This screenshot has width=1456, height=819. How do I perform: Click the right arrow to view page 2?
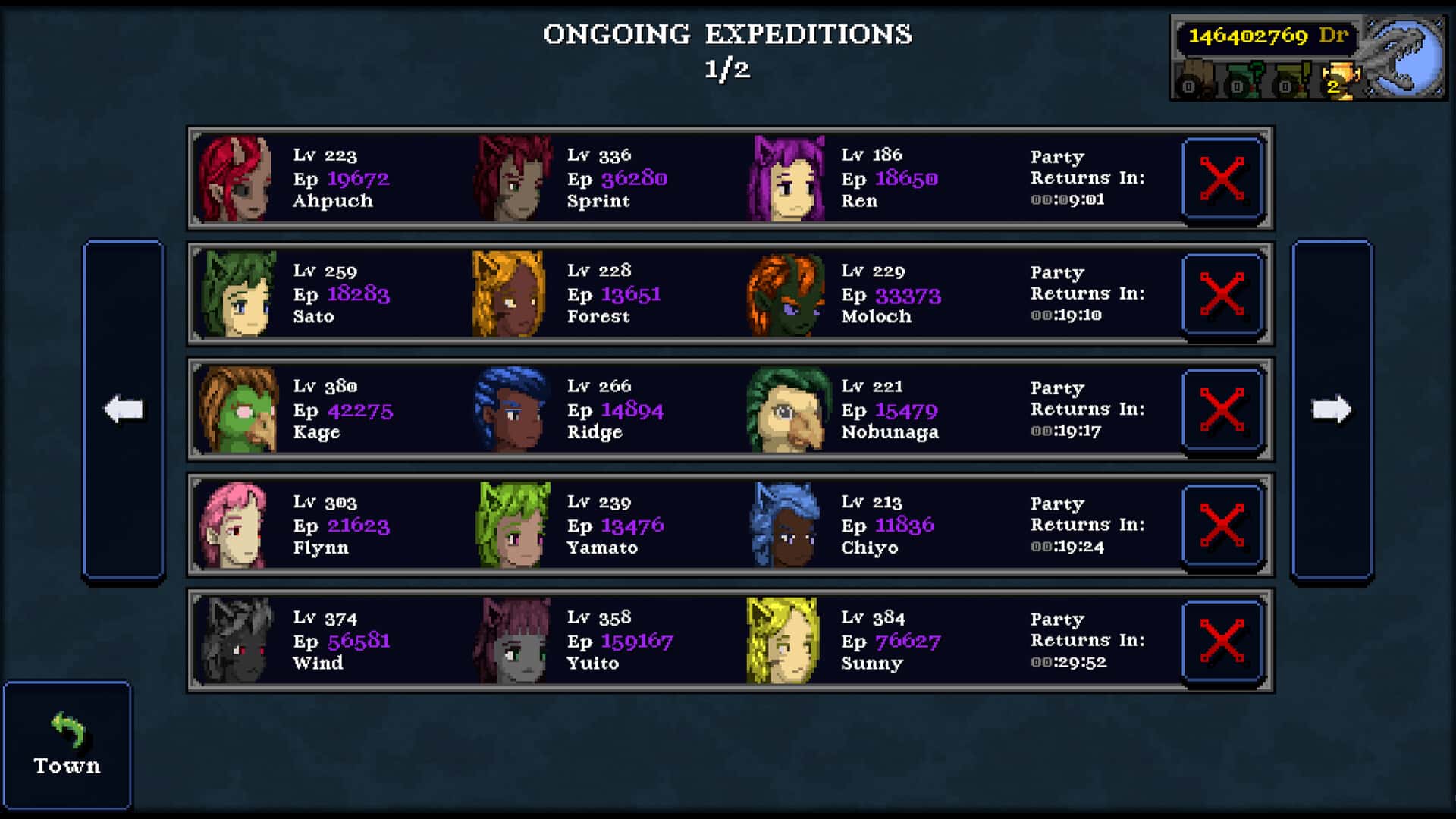(1332, 408)
